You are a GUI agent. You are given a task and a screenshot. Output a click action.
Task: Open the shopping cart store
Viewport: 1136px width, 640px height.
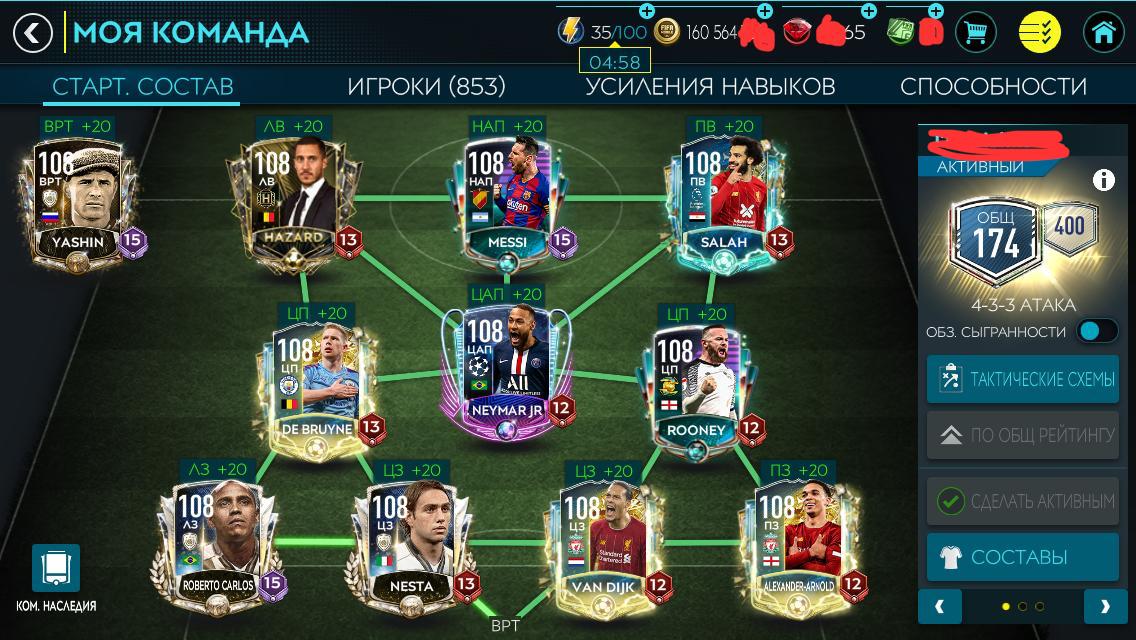click(975, 33)
